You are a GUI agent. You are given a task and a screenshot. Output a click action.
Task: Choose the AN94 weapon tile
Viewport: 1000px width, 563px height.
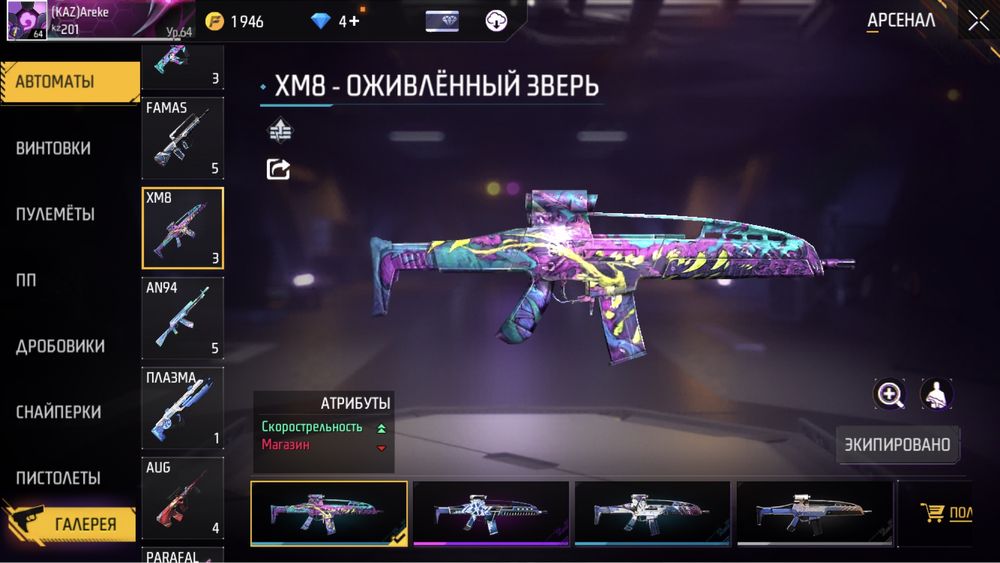[x=182, y=319]
